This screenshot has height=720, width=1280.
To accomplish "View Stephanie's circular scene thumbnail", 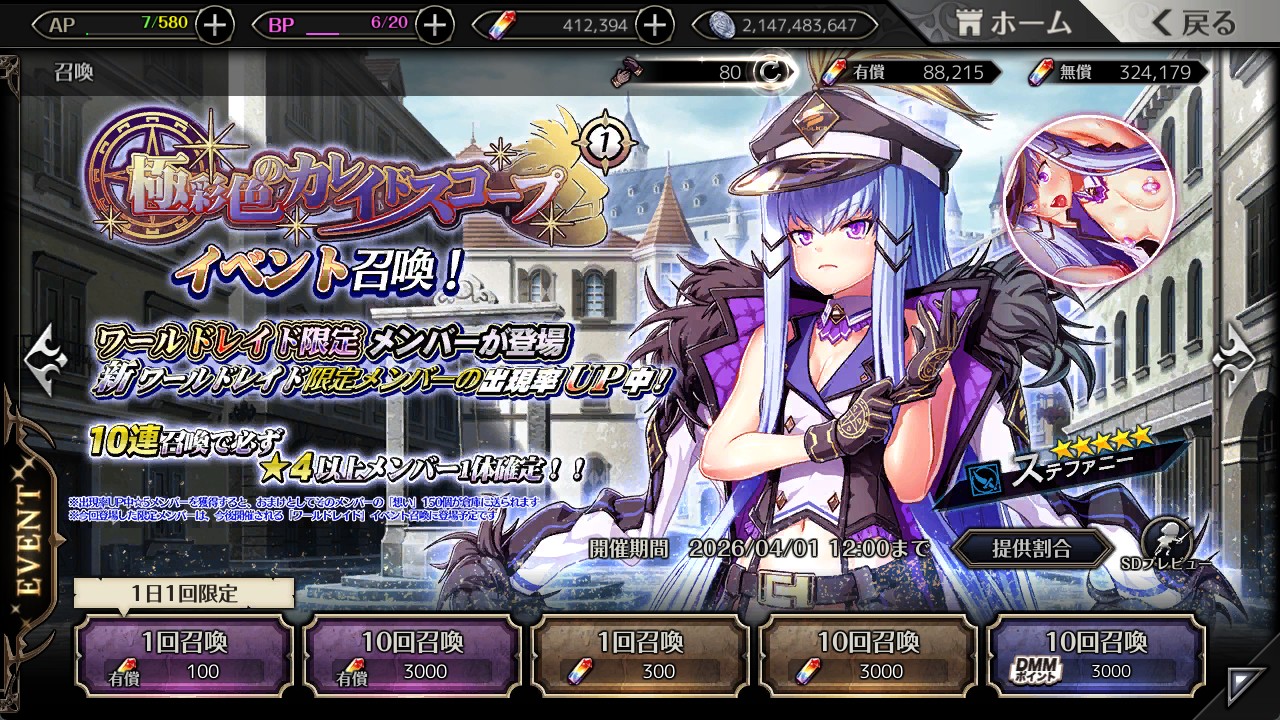I will [x=1088, y=200].
